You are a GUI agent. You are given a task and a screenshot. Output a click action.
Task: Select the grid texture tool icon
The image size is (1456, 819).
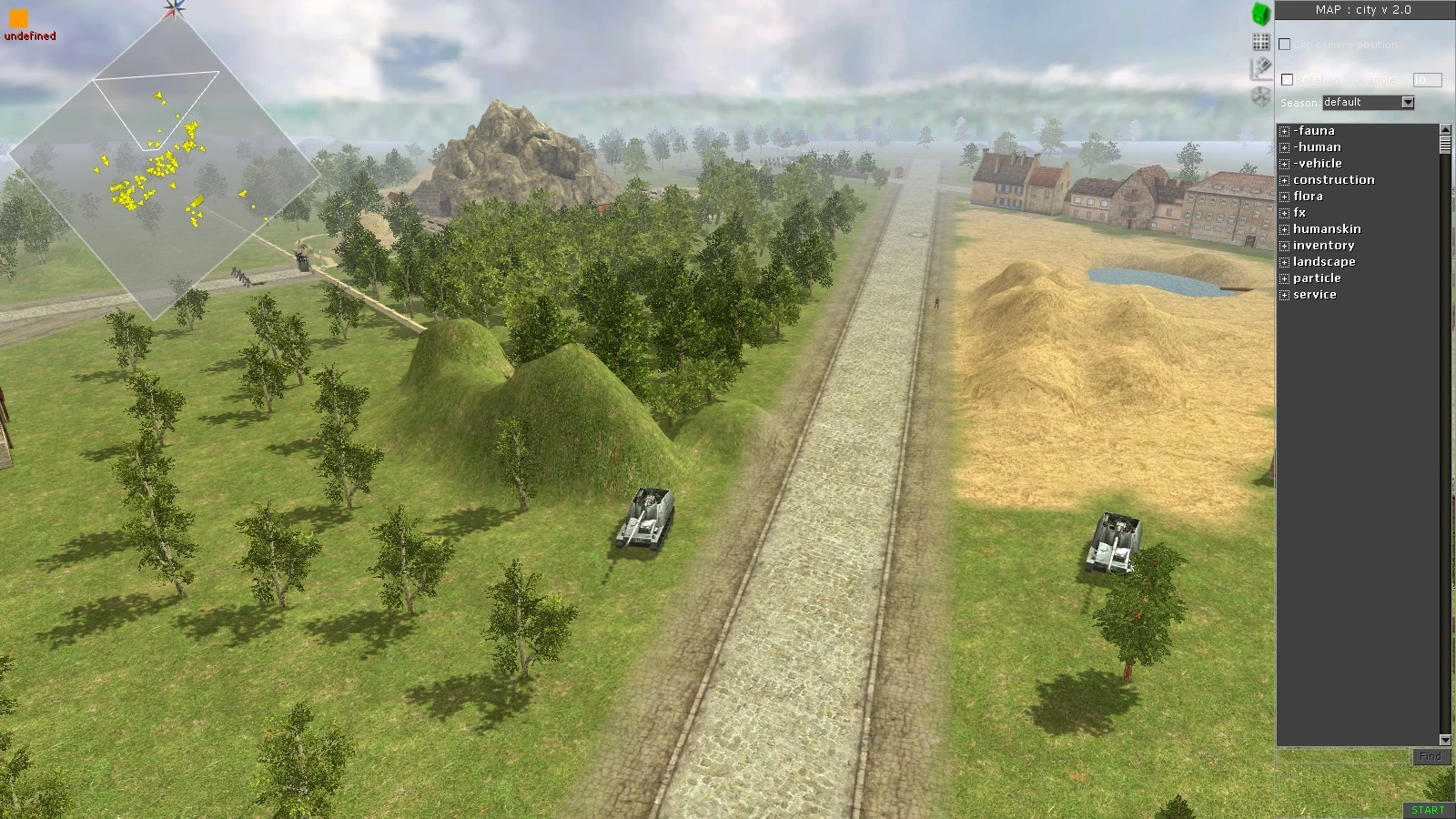(1261, 40)
